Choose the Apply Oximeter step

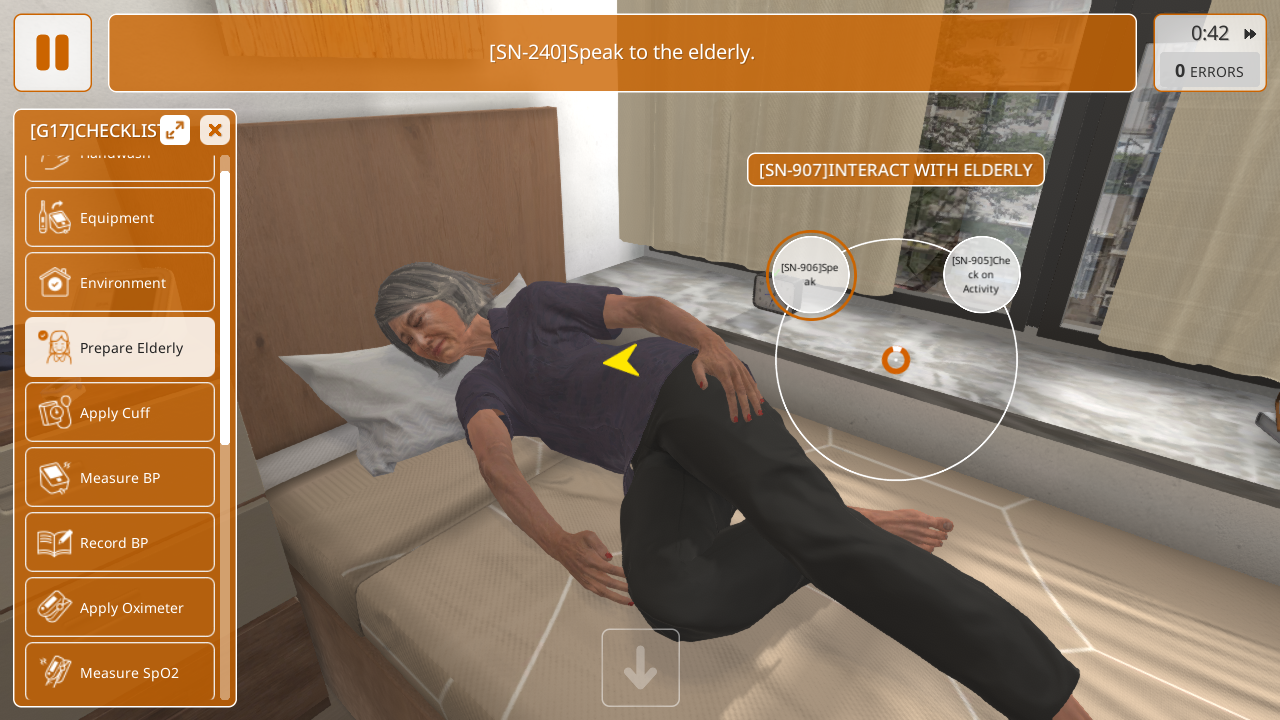(120, 607)
